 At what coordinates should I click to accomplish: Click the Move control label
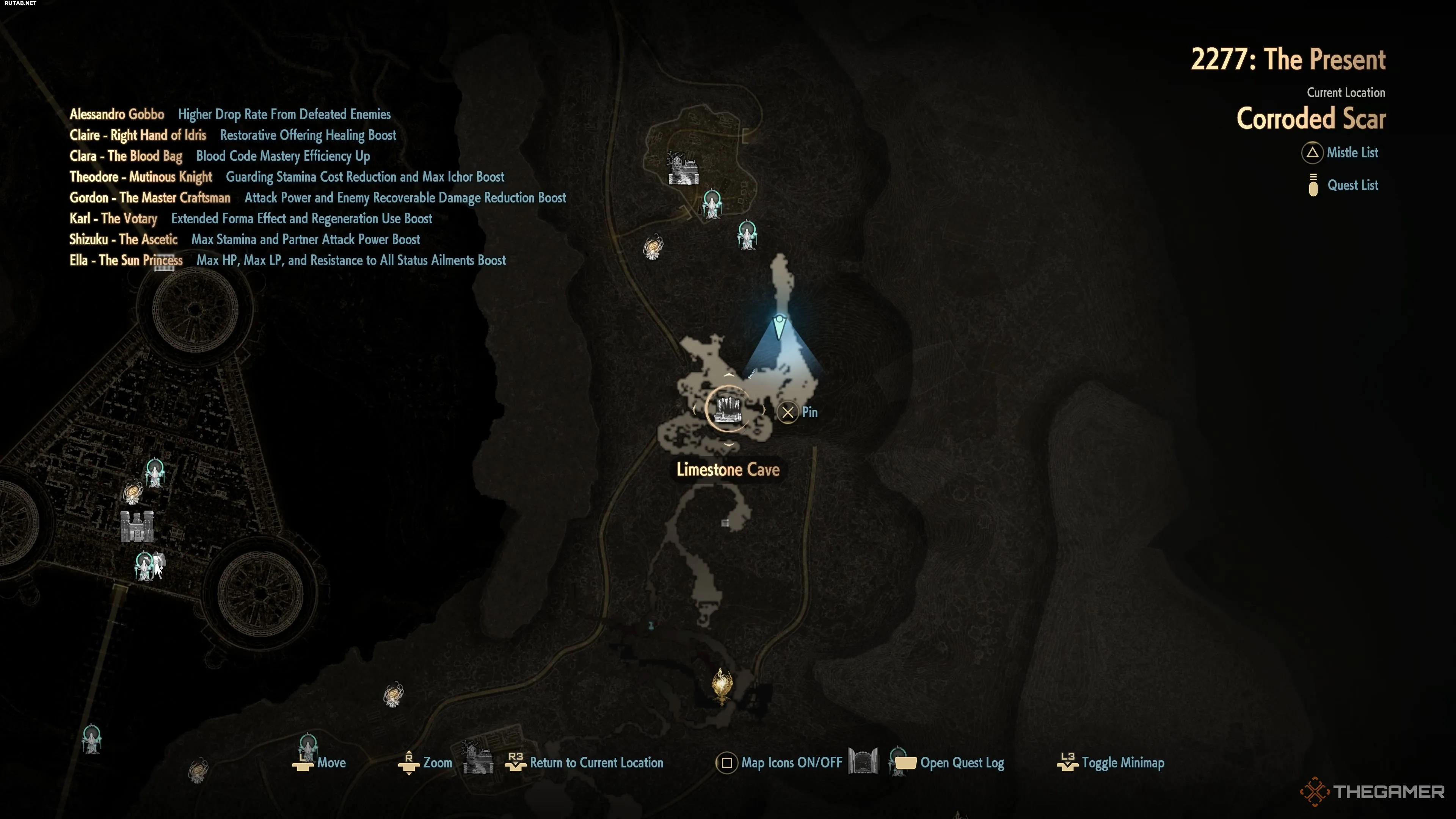tap(331, 763)
